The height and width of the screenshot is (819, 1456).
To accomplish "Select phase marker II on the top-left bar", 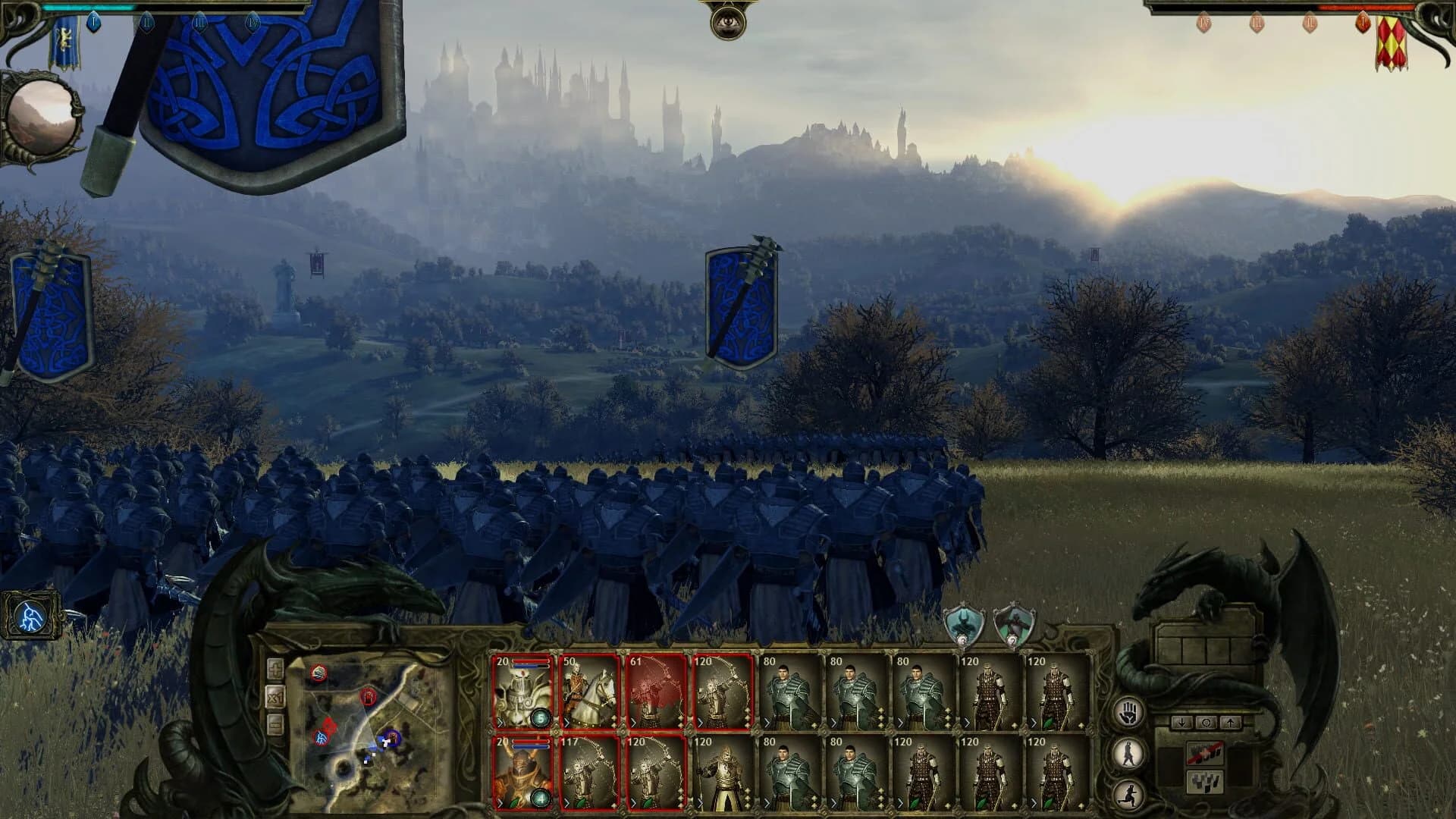I will [x=147, y=23].
